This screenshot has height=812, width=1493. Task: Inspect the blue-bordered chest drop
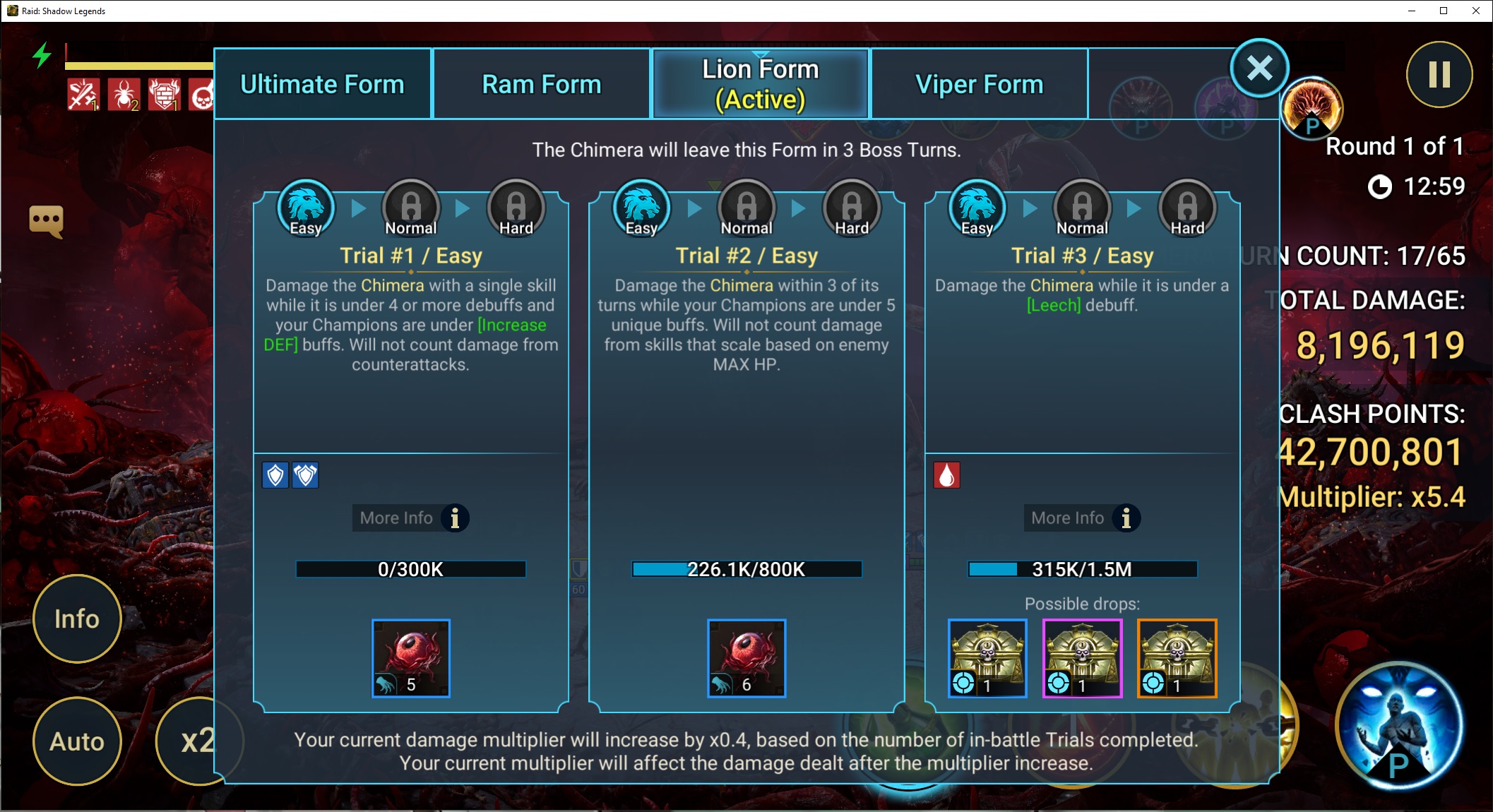click(987, 658)
